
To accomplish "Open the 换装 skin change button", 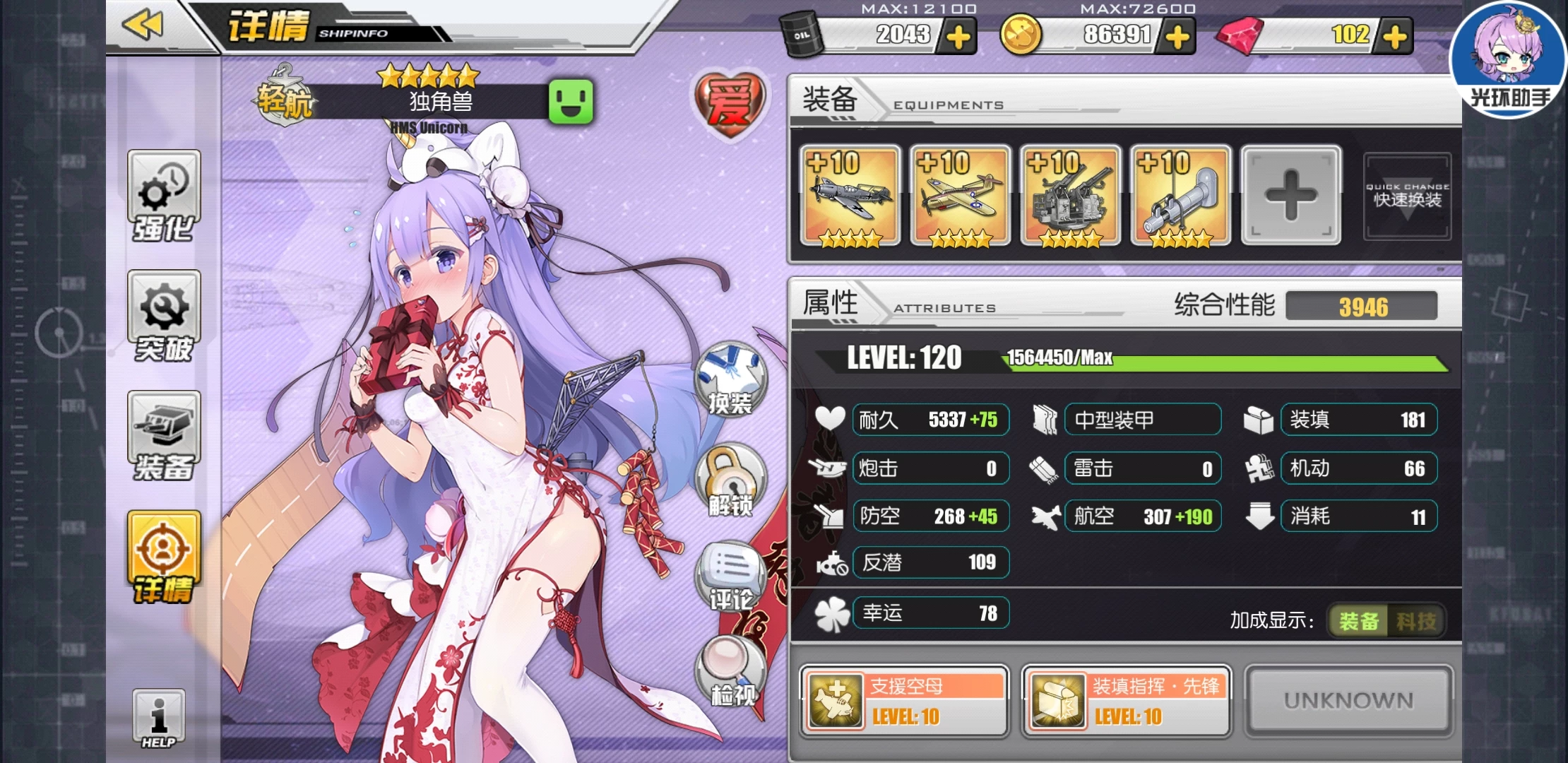I will (730, 379).
